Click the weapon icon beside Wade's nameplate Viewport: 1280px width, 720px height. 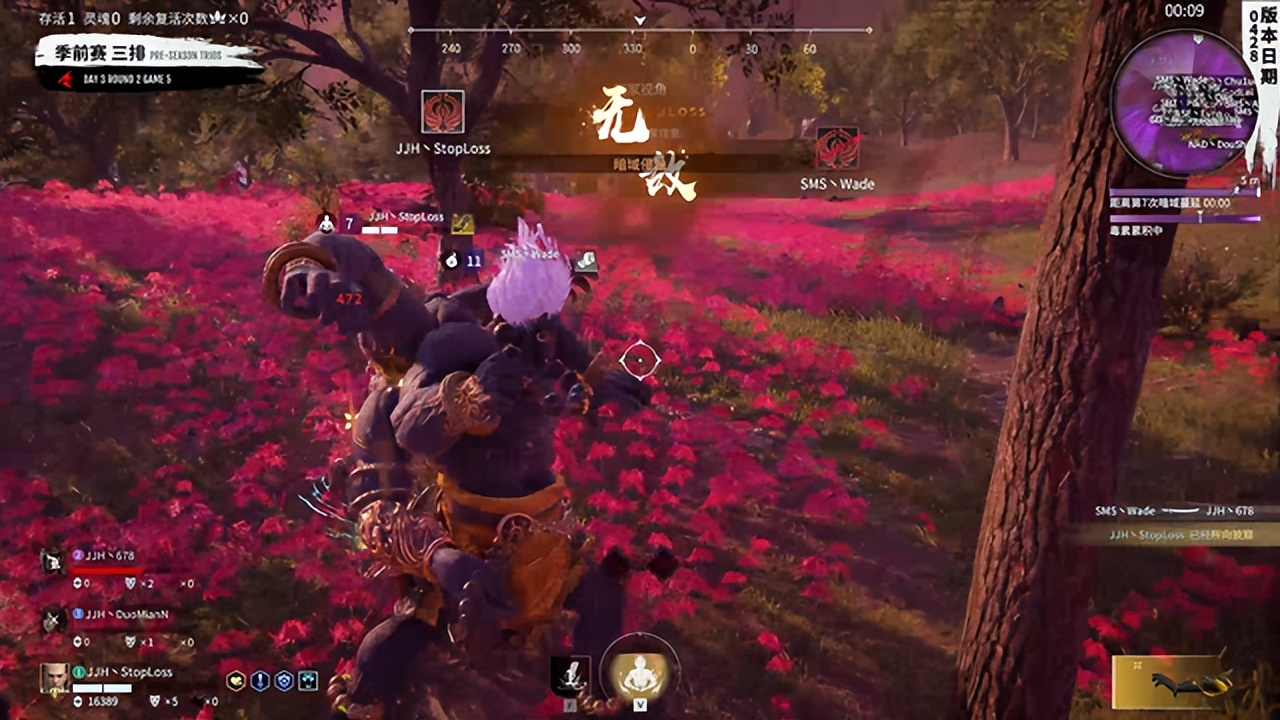coord(587,261)
